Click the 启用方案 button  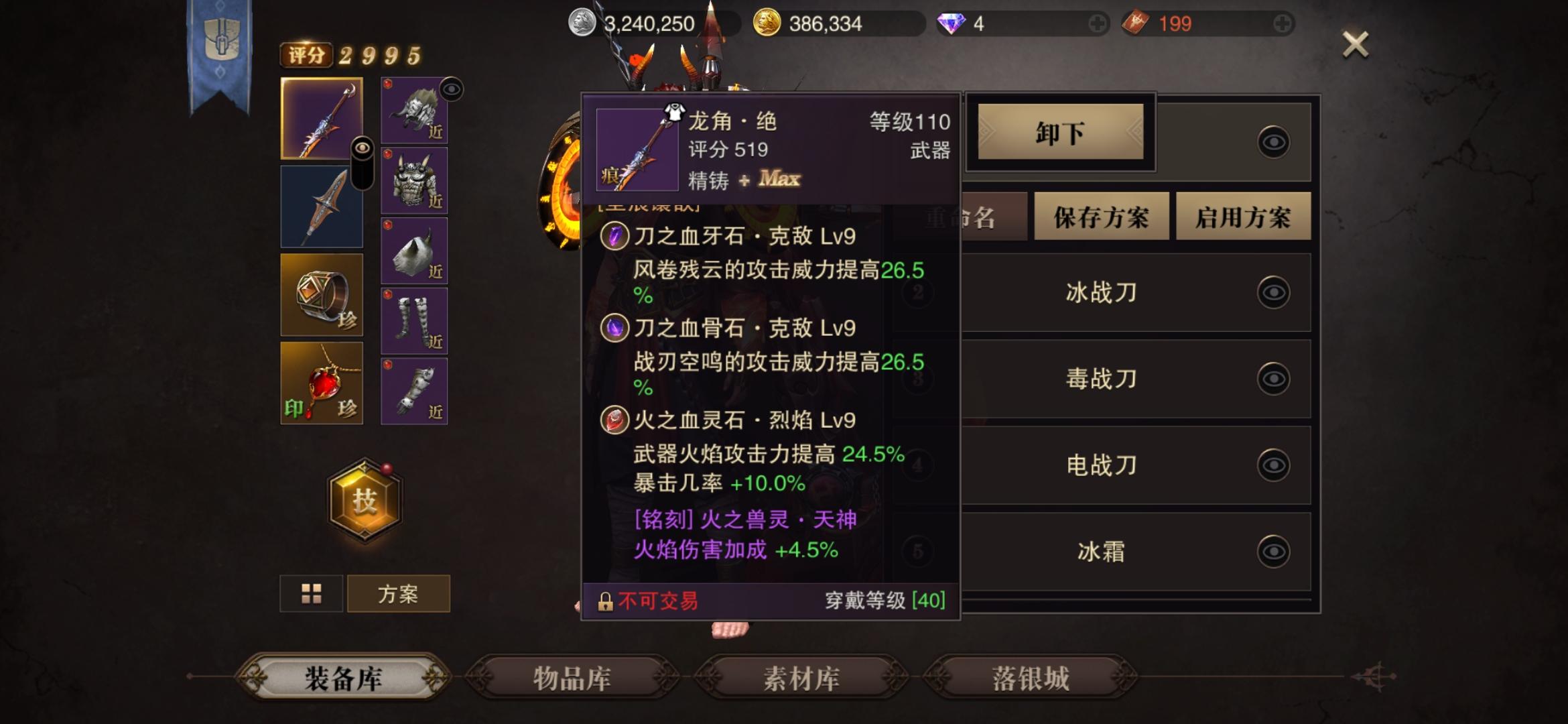(x=1243, y=216)
